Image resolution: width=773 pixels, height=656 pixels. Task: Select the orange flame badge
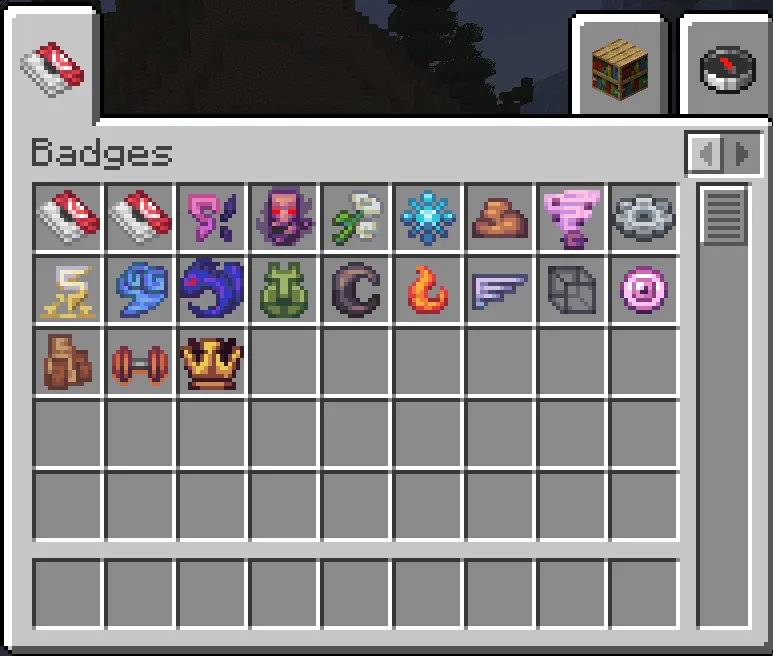[x=428, y=290]
